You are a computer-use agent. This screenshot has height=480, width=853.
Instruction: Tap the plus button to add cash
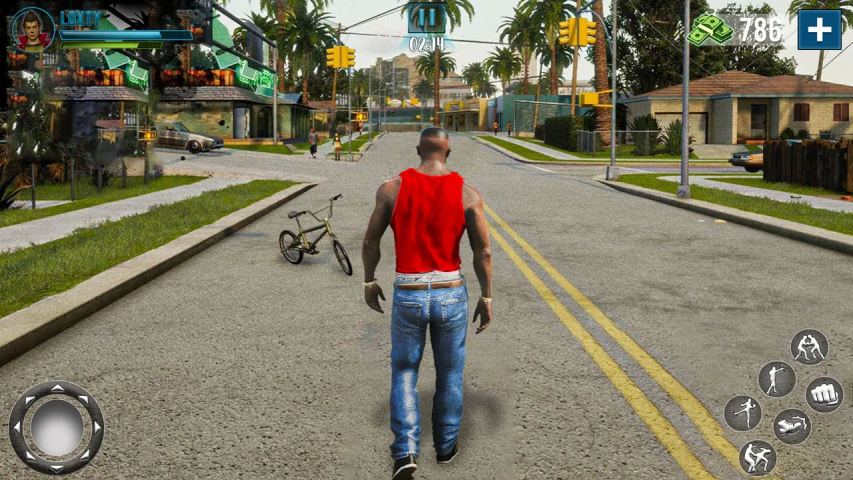coord(819,30)
